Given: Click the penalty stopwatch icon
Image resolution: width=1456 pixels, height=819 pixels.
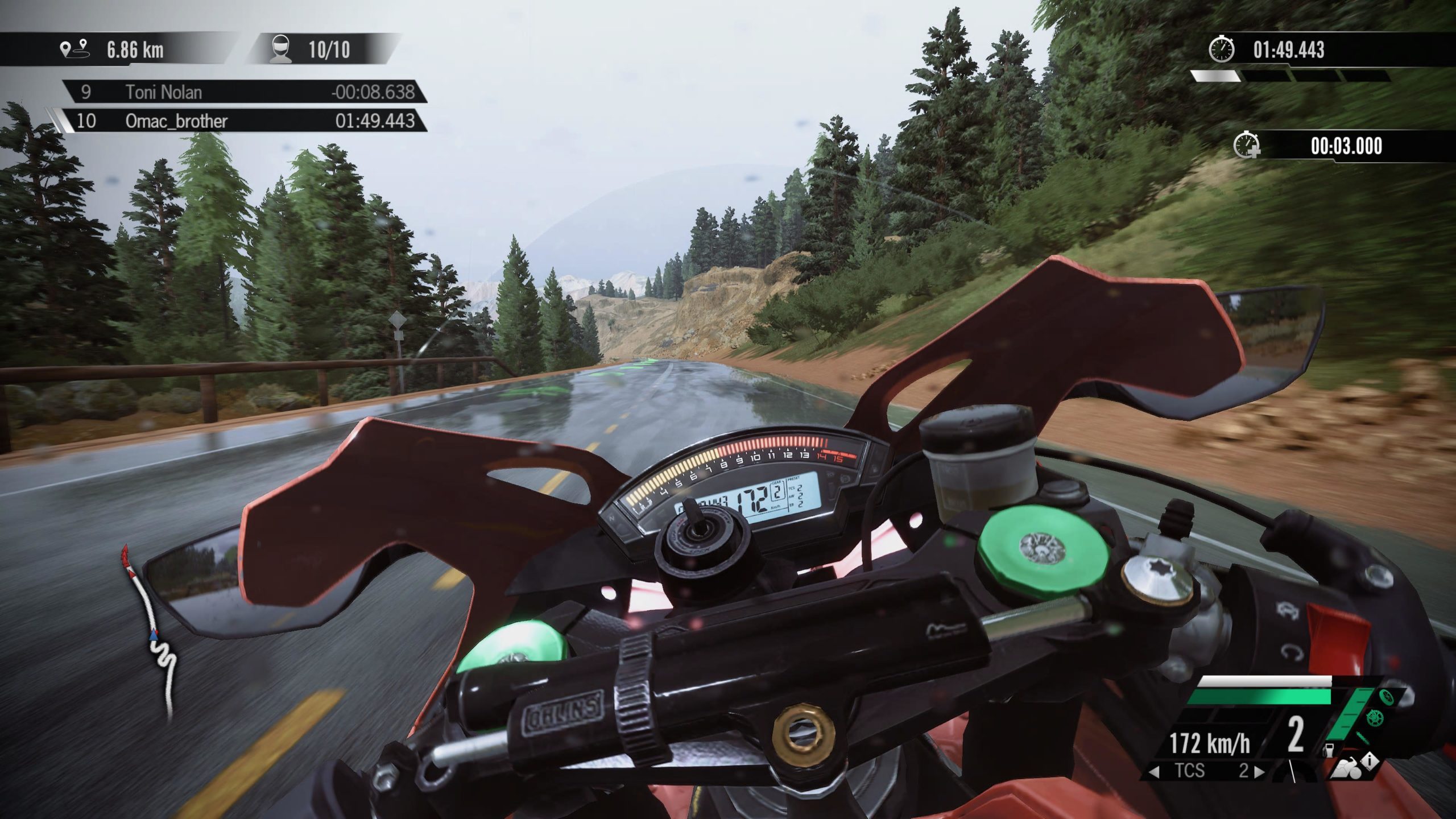Looking at the screenshot, I should [1246, 146].
